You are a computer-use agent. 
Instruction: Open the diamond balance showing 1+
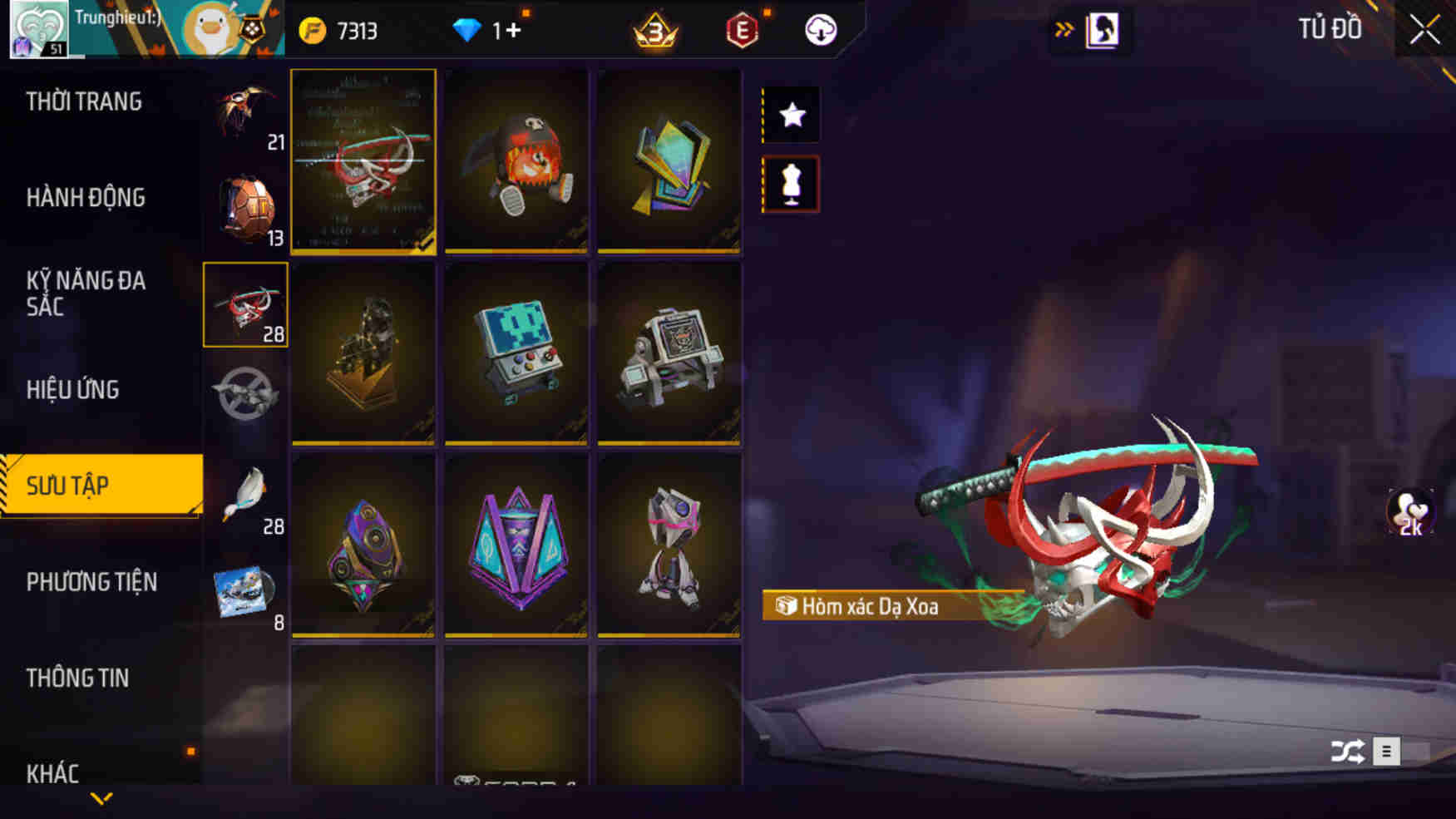click(x=492, y=30)
